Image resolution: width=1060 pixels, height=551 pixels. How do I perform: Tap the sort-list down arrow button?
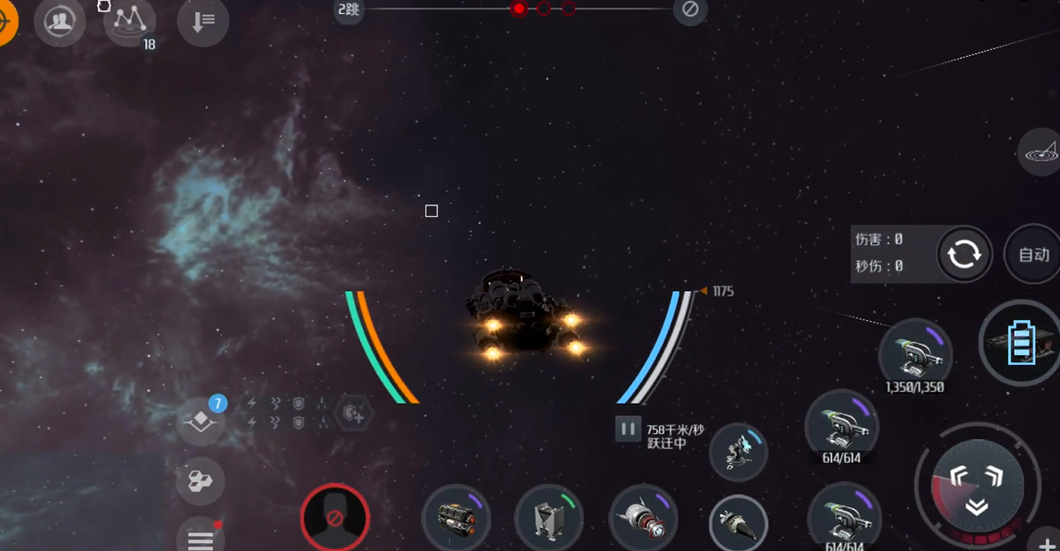(x=203, y=22)
